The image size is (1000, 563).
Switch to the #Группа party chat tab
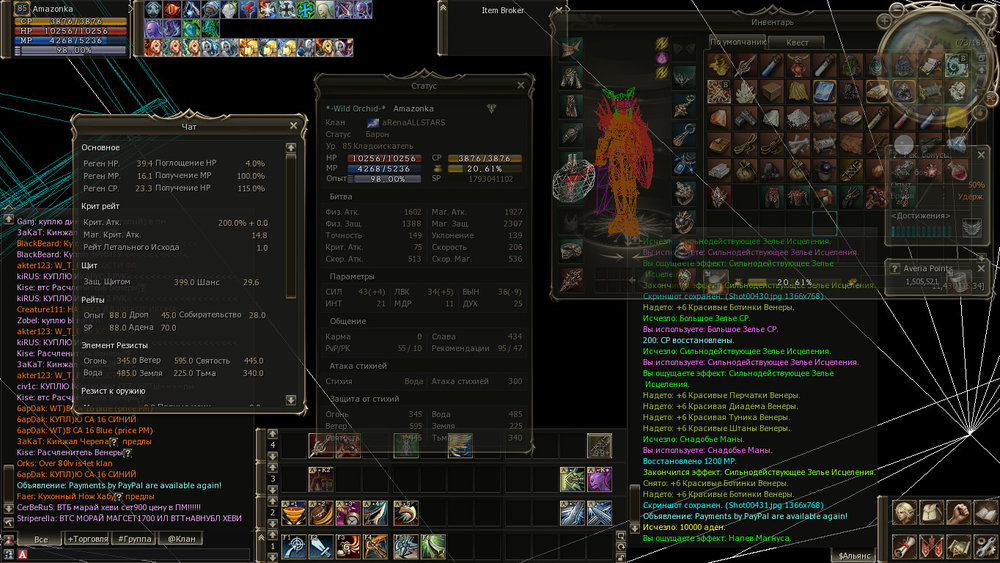(x=134, y=539)
